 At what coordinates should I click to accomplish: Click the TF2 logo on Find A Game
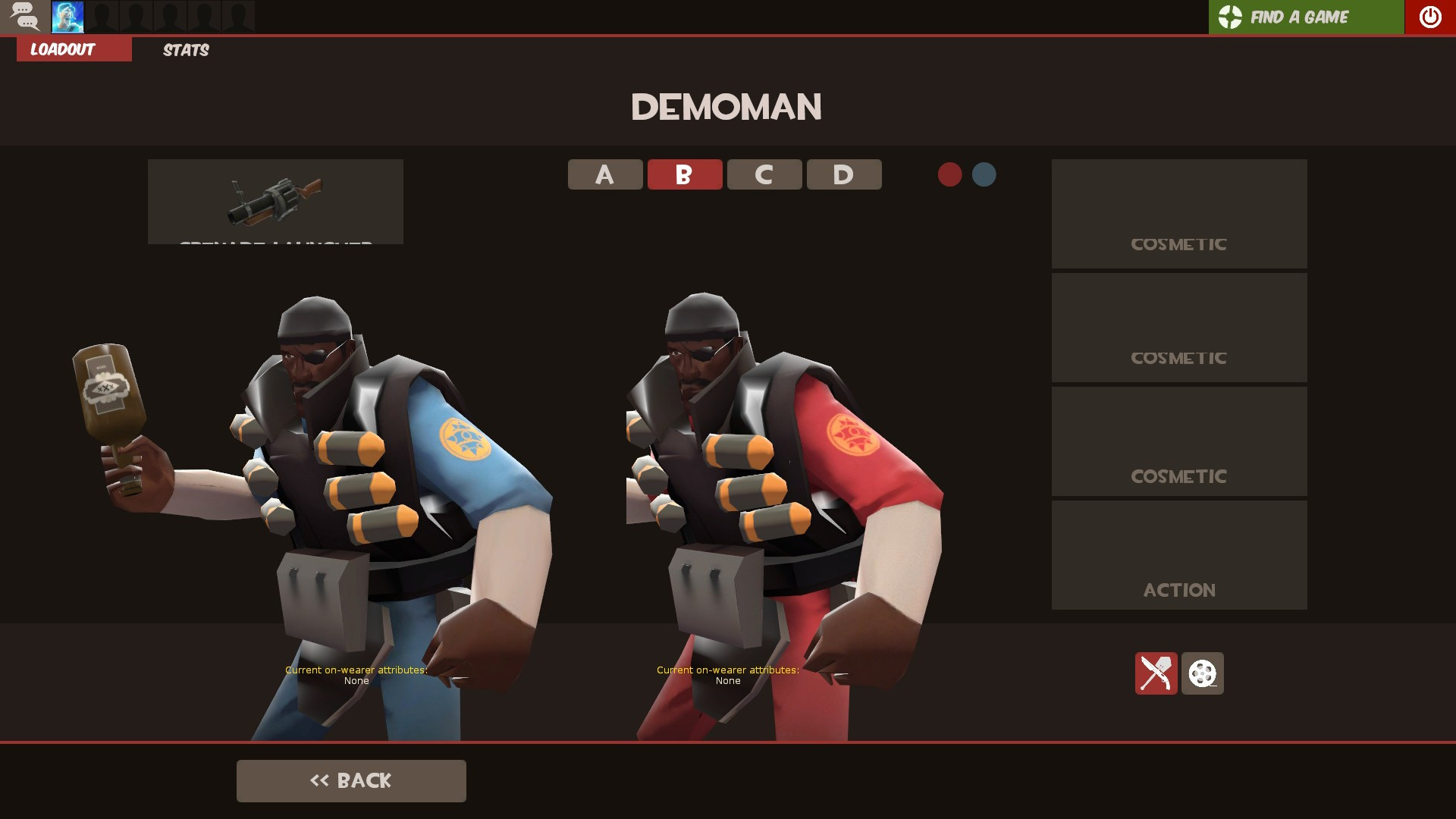click(x=1230, y=16)
